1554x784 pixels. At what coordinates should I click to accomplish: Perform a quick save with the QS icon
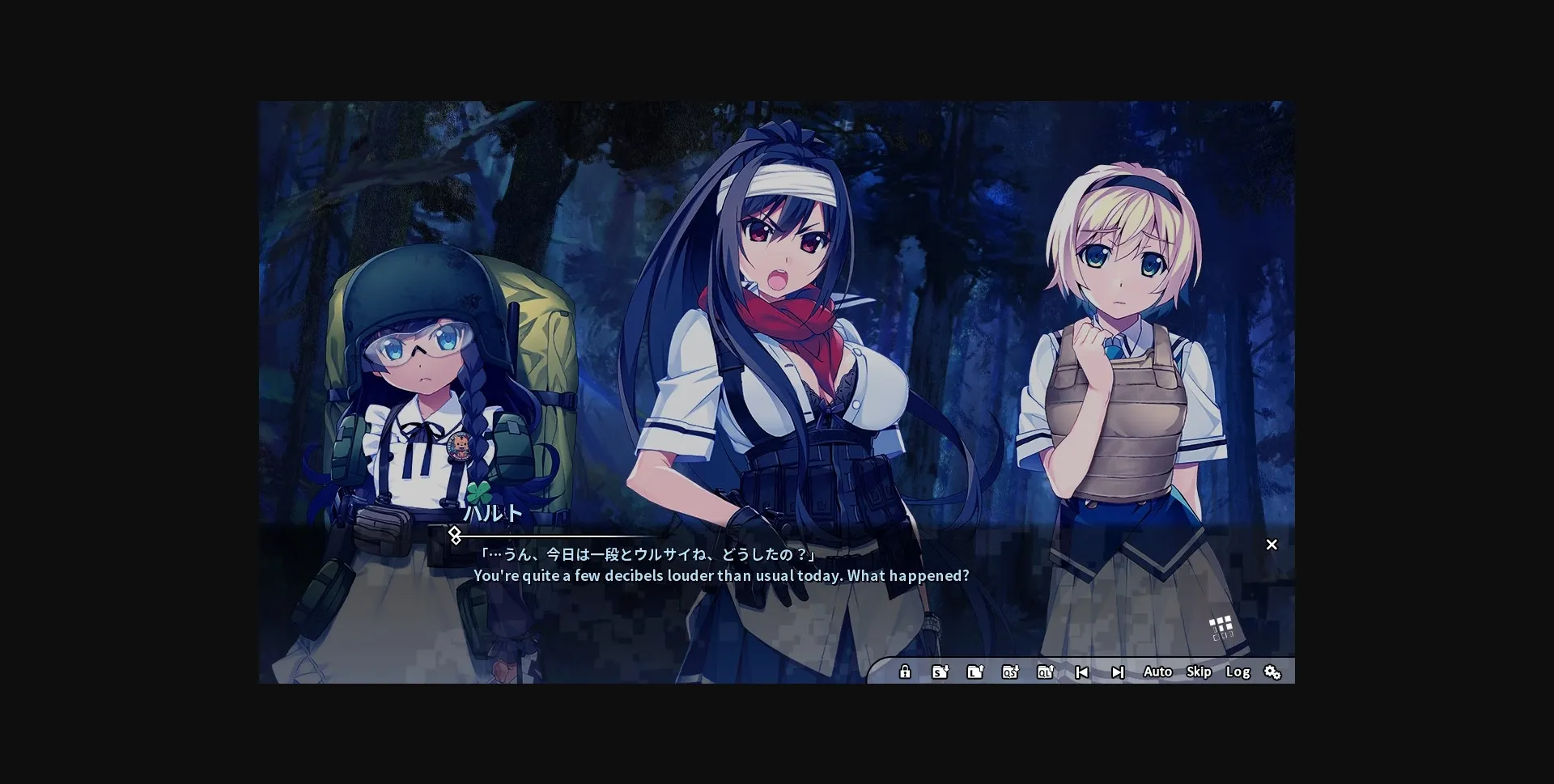[1011, 672]
